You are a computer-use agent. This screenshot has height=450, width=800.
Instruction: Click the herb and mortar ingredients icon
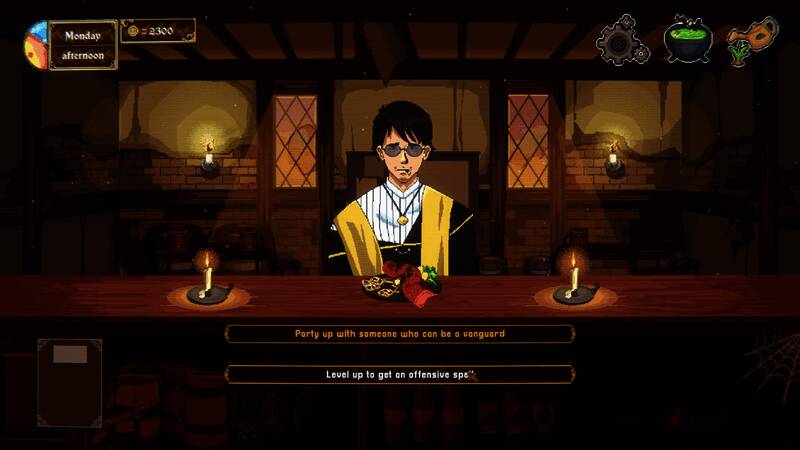click(x=751, y=40)
